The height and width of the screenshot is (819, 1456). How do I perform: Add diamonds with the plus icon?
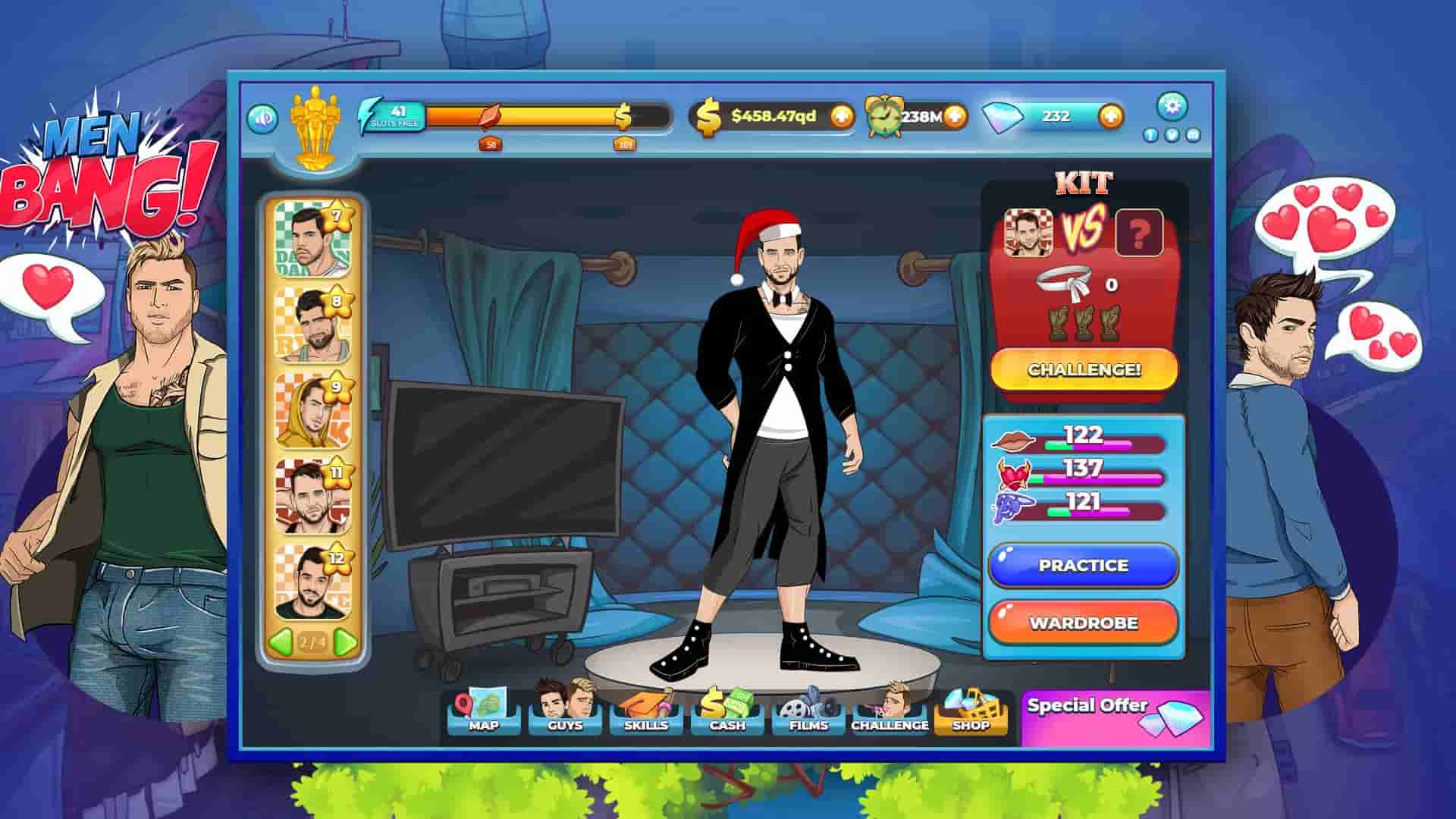click(1109, 117)
